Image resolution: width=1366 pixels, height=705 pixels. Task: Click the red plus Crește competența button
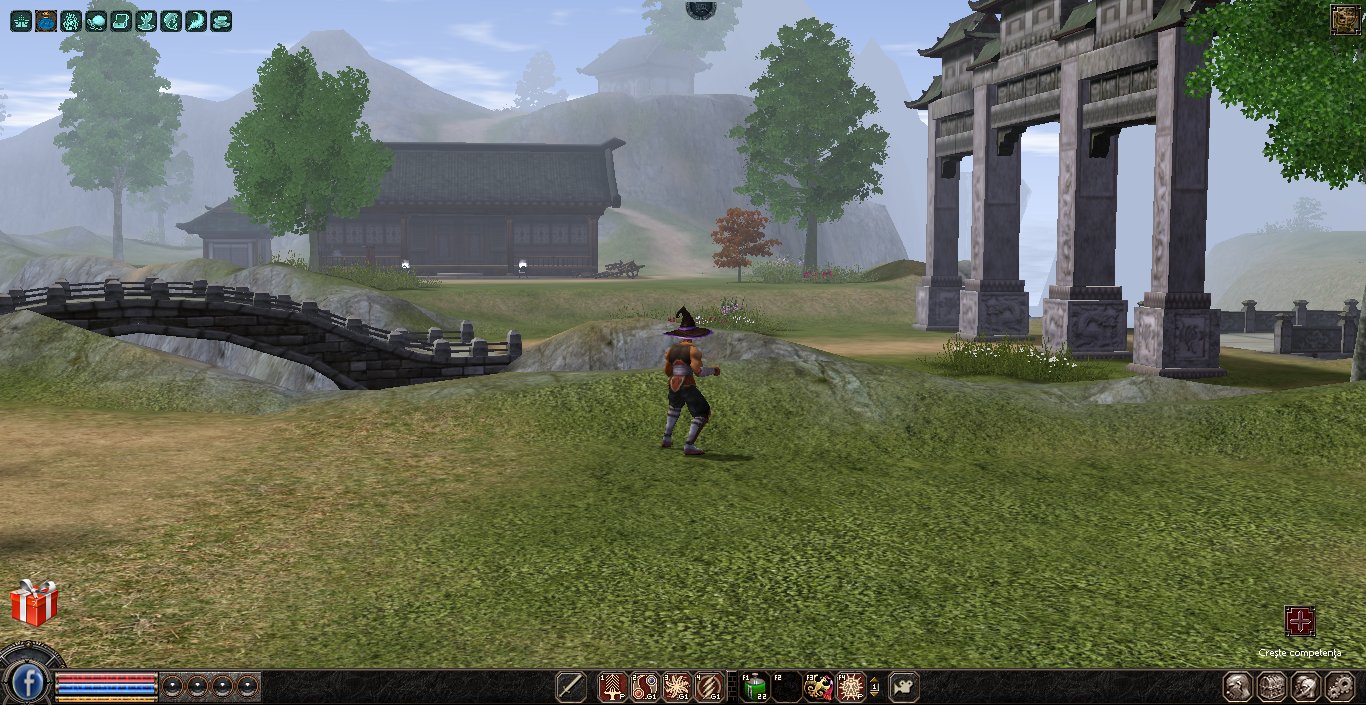click(x=1299, y=622)
